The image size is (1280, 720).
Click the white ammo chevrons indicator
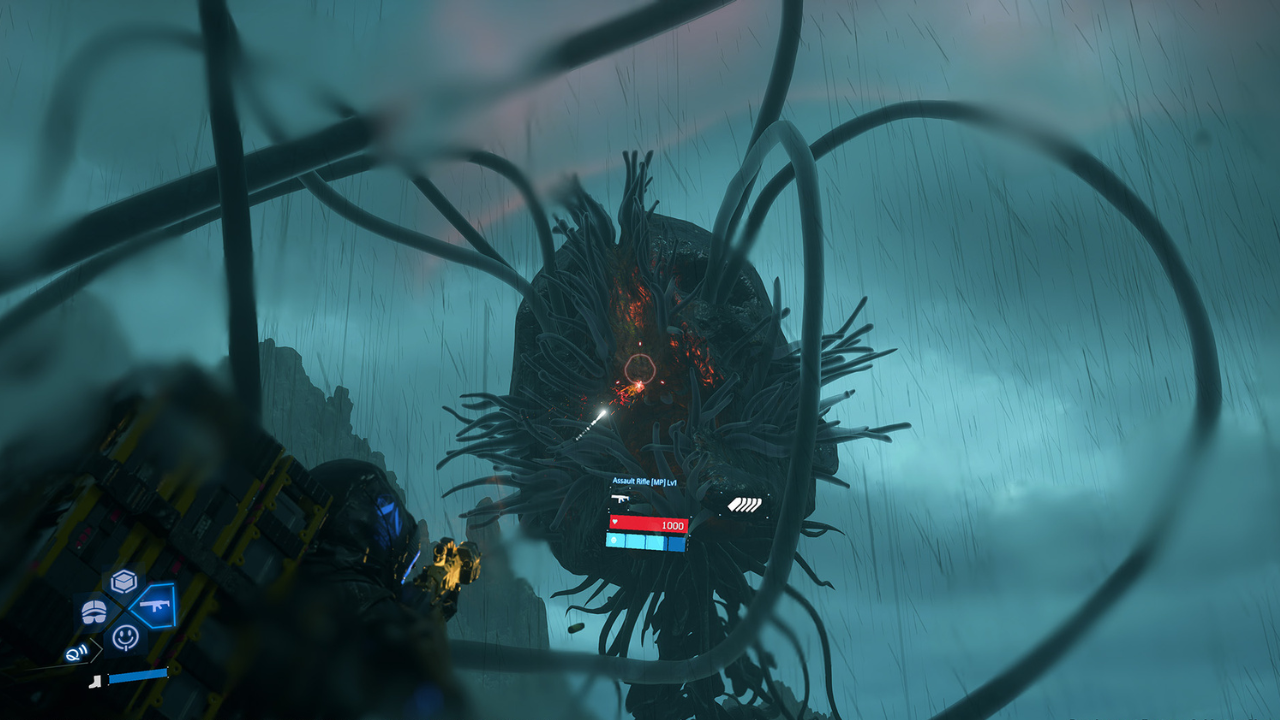[x=745, y=505]
